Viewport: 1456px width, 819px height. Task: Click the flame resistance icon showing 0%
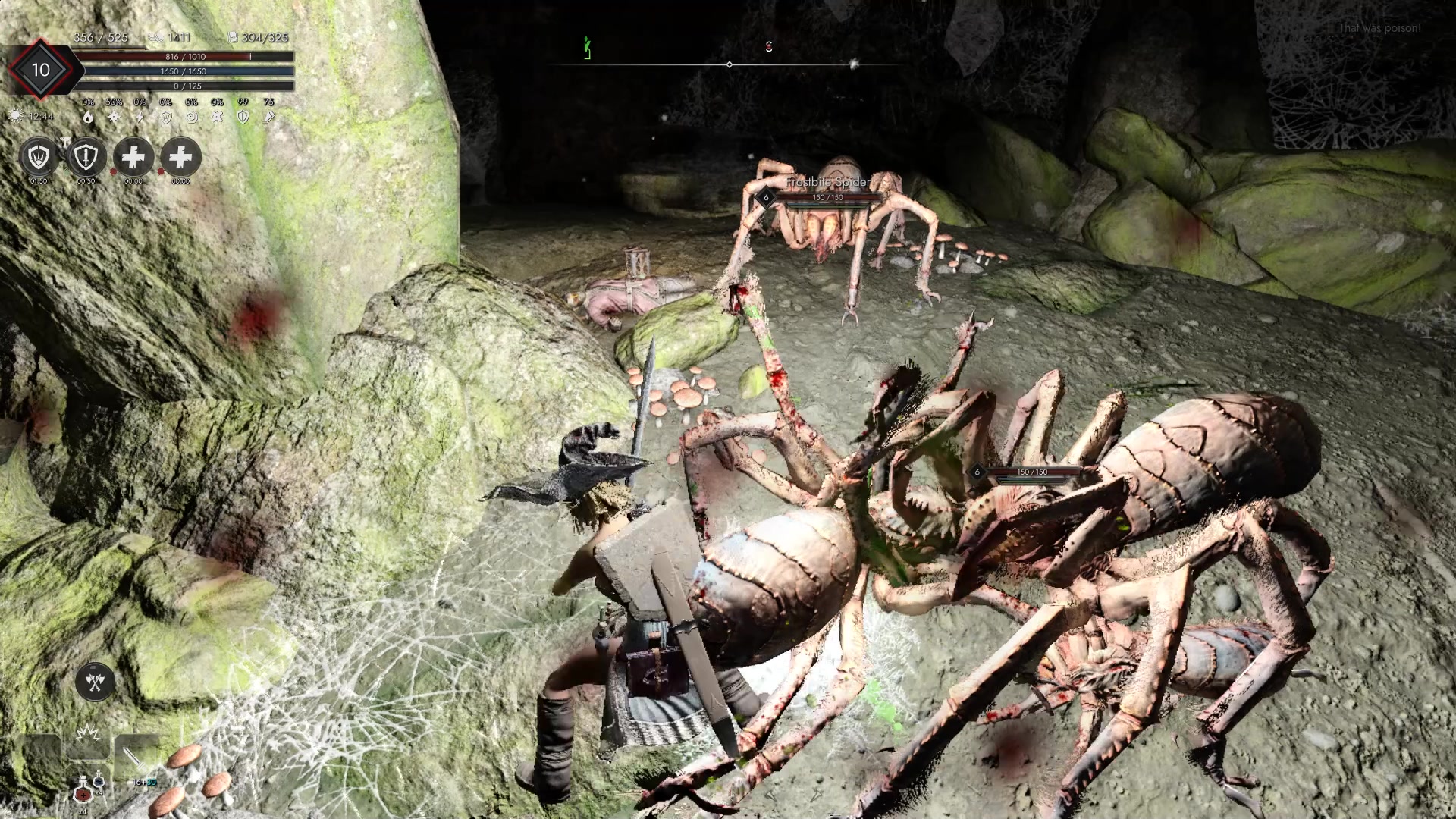click(89, 118)
